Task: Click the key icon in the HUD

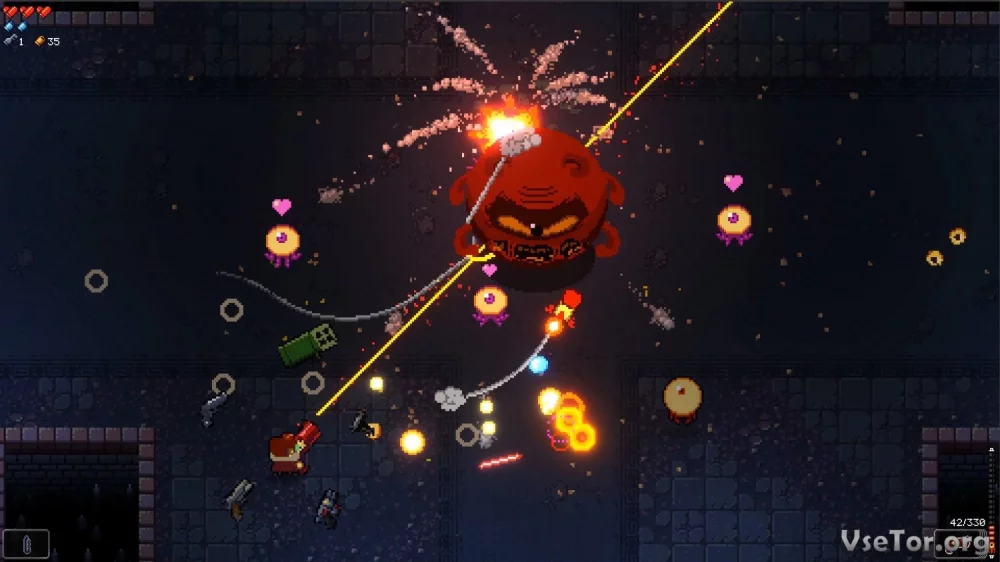Action: tap(10, 41)
